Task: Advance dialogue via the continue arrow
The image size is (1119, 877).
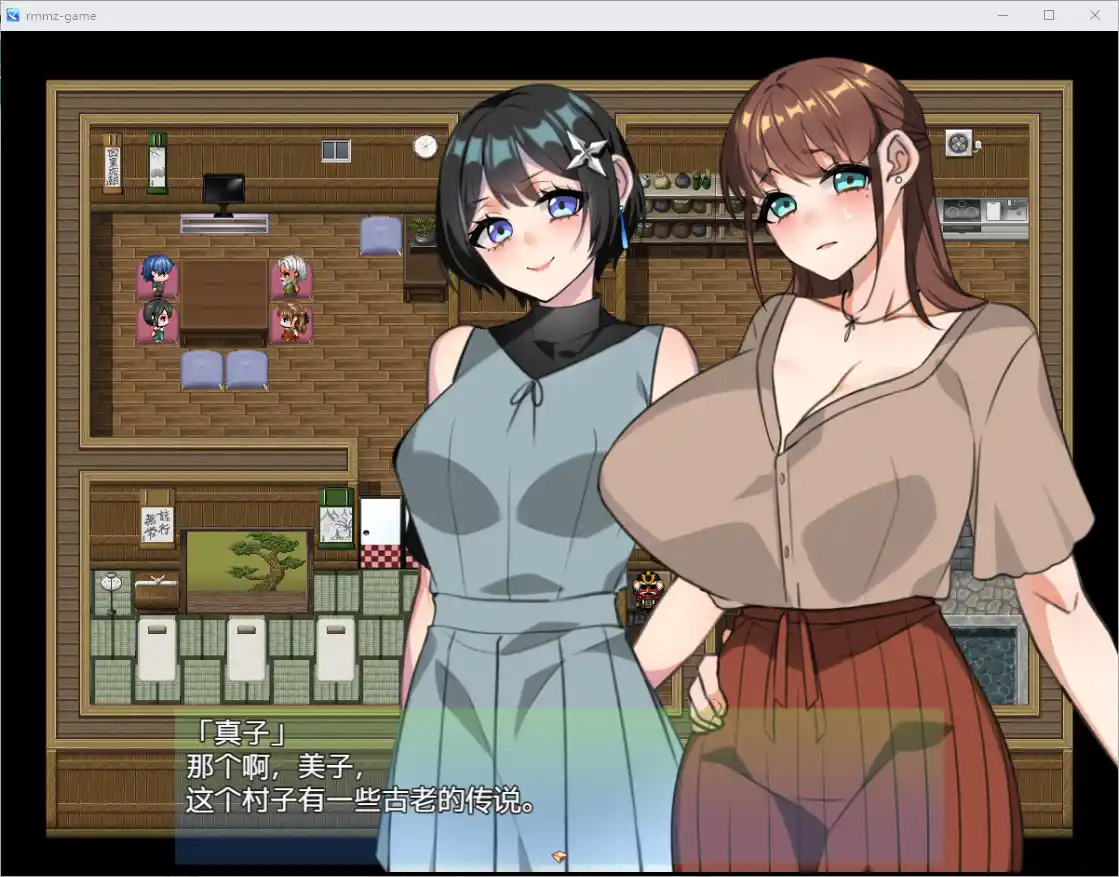Action: click(559, 856)
